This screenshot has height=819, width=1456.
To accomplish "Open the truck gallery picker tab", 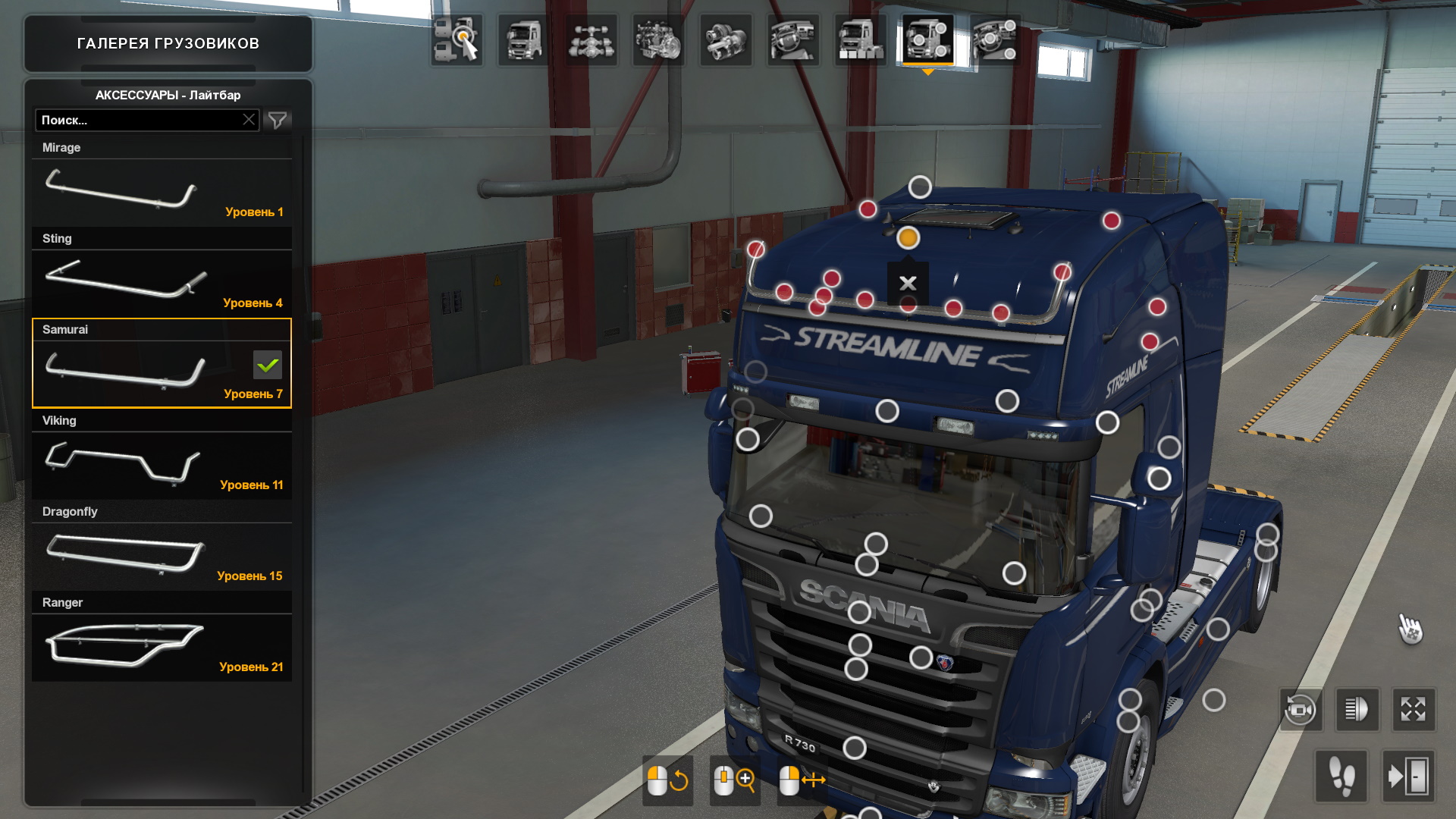I will (457, 39).
